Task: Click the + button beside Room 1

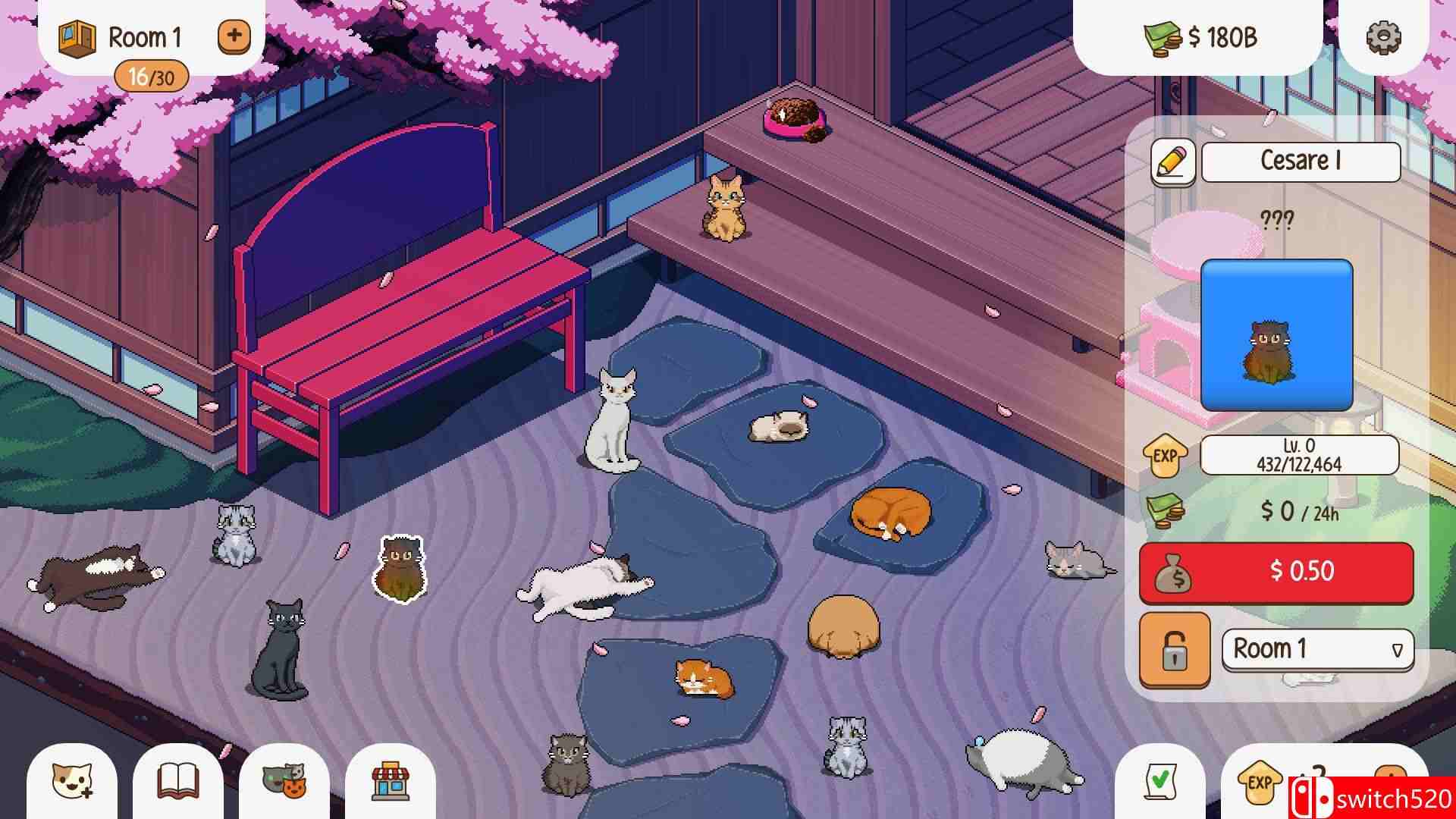Action: [234, 36]
